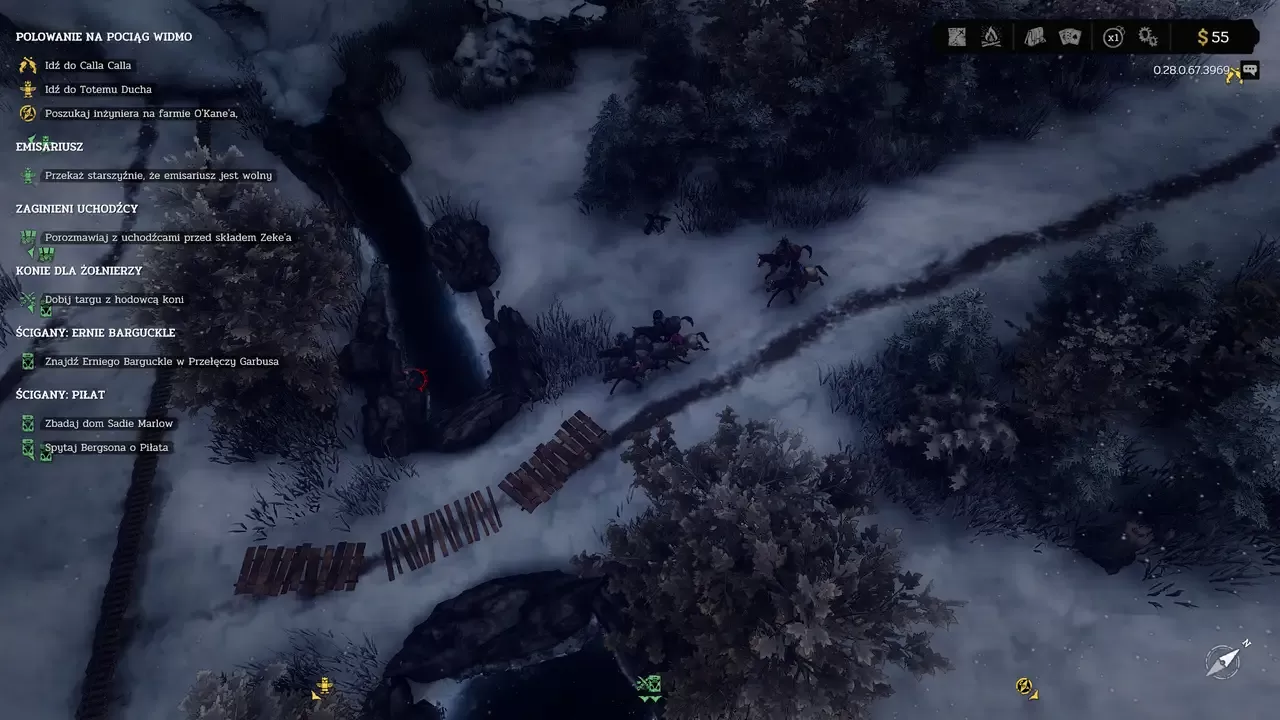
Task: Select objective "Idź do Calla Calla"
Action: [x=88, y=66]
